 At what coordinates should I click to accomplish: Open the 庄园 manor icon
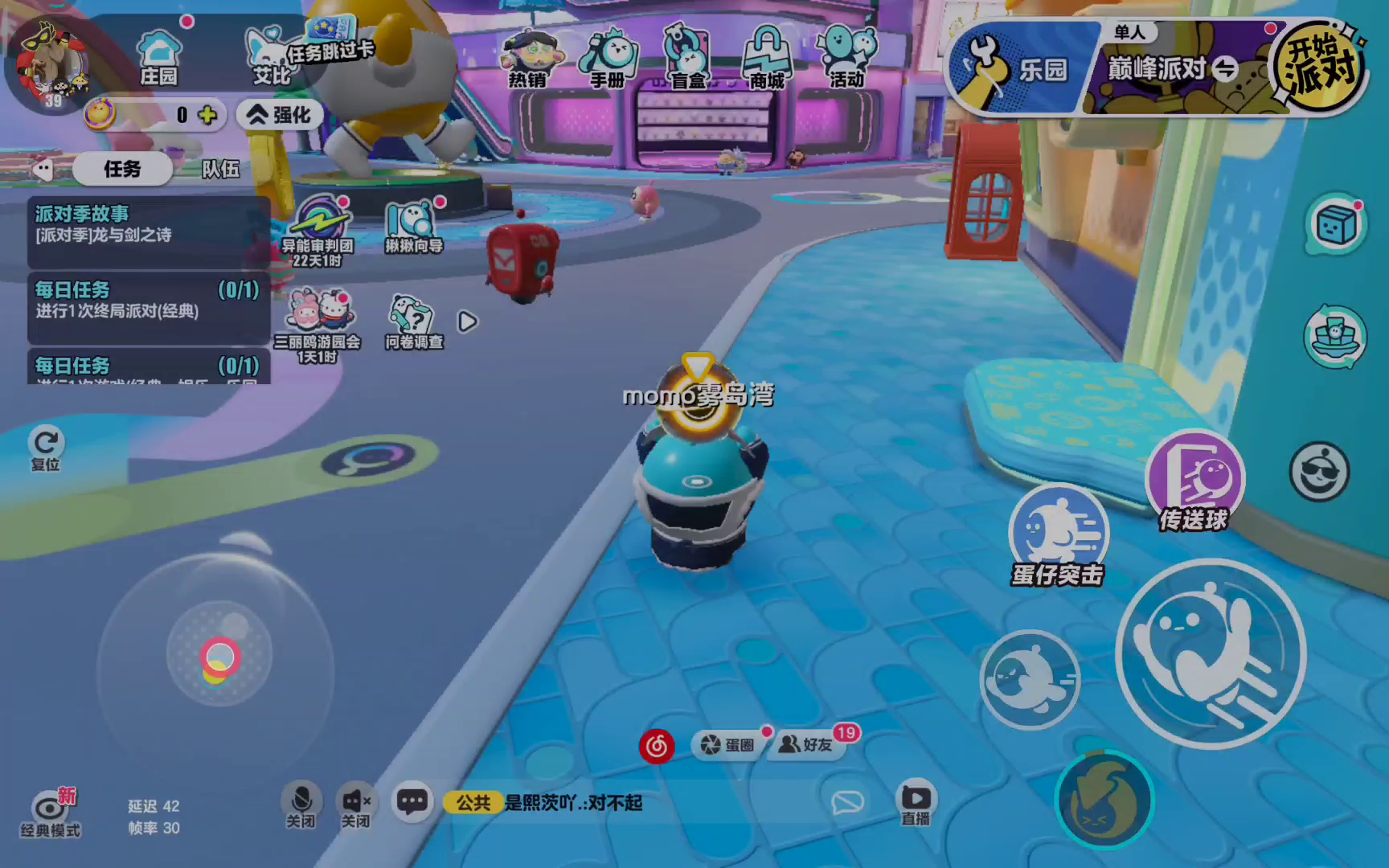pyautogui.click(x=159, y=56)
